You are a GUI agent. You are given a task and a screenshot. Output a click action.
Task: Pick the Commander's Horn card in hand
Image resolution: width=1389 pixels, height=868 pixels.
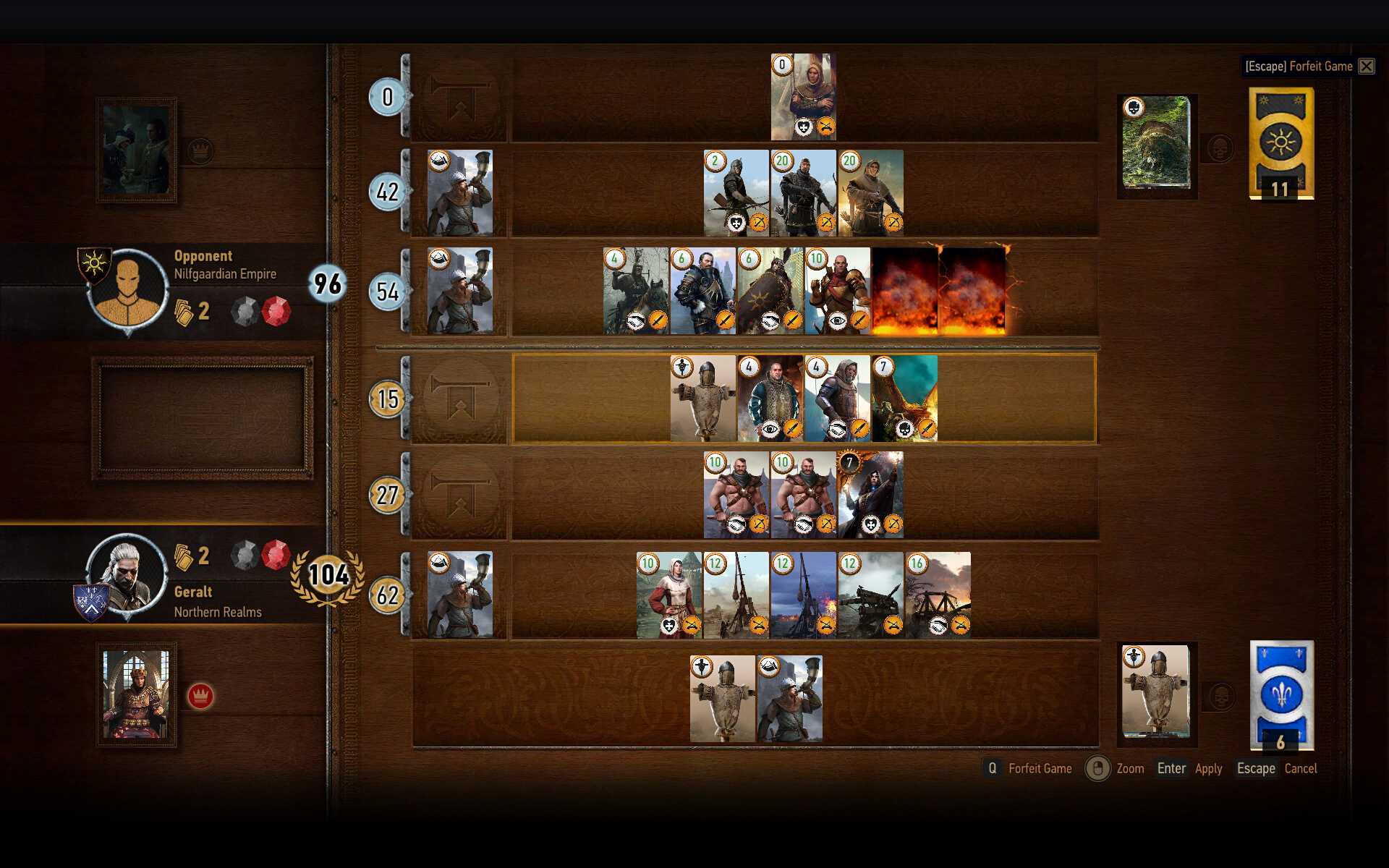tap(789, 699)
